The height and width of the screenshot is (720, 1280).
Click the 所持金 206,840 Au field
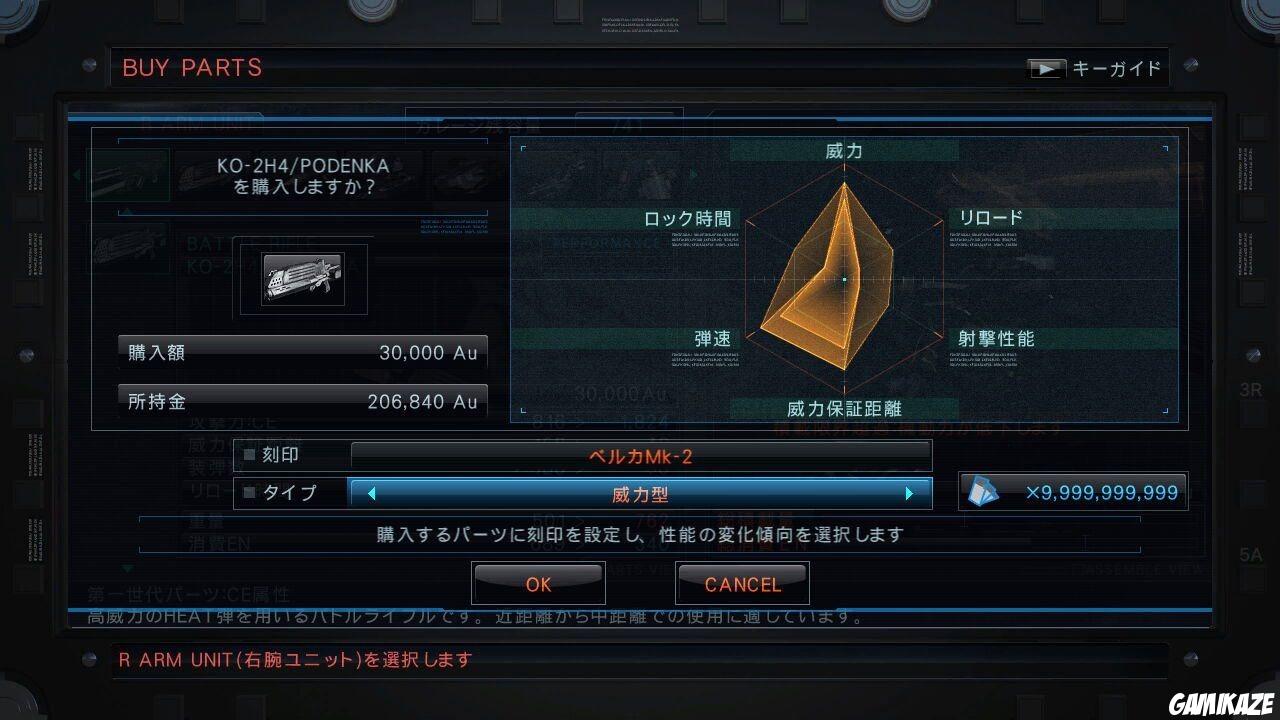tap(303, 400)
